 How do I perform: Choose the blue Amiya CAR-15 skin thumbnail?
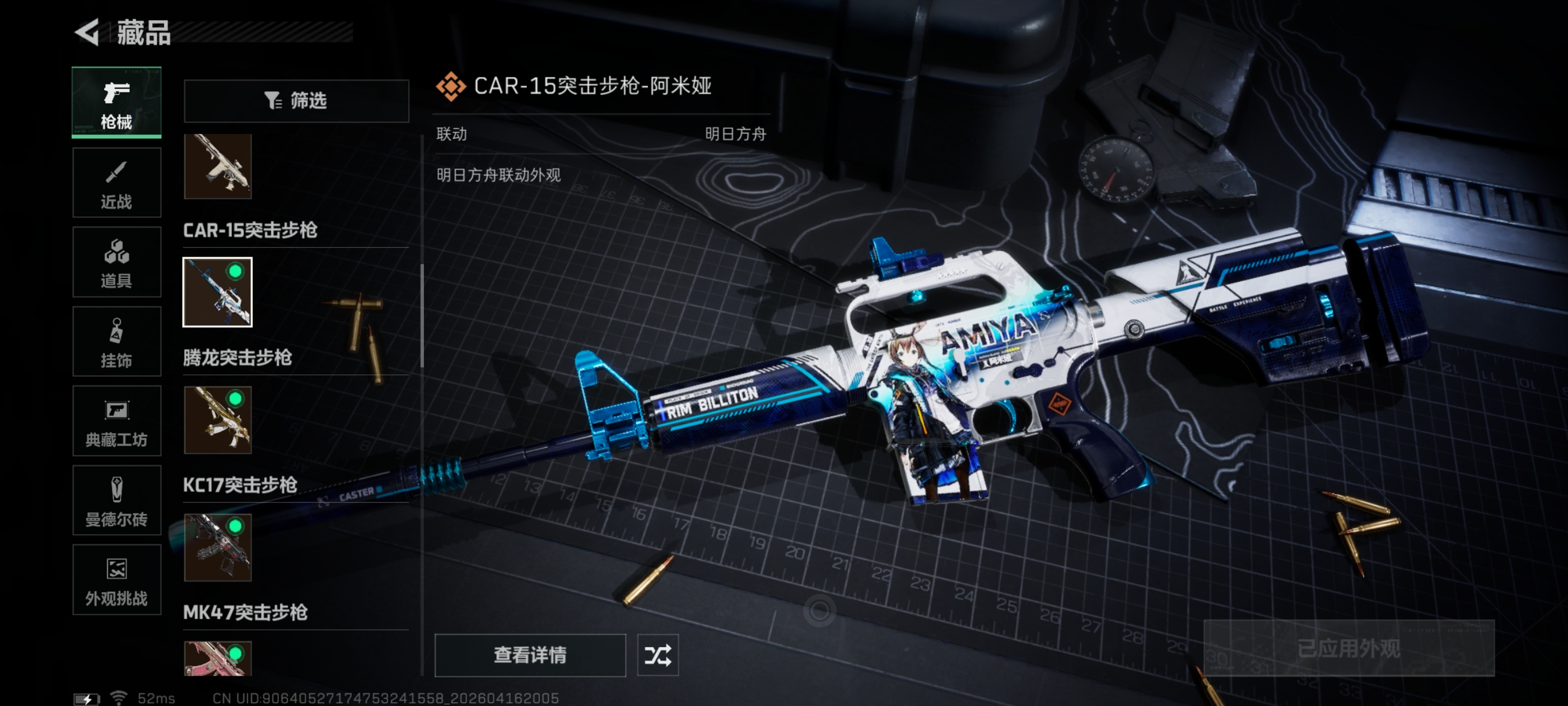[218, 292]
